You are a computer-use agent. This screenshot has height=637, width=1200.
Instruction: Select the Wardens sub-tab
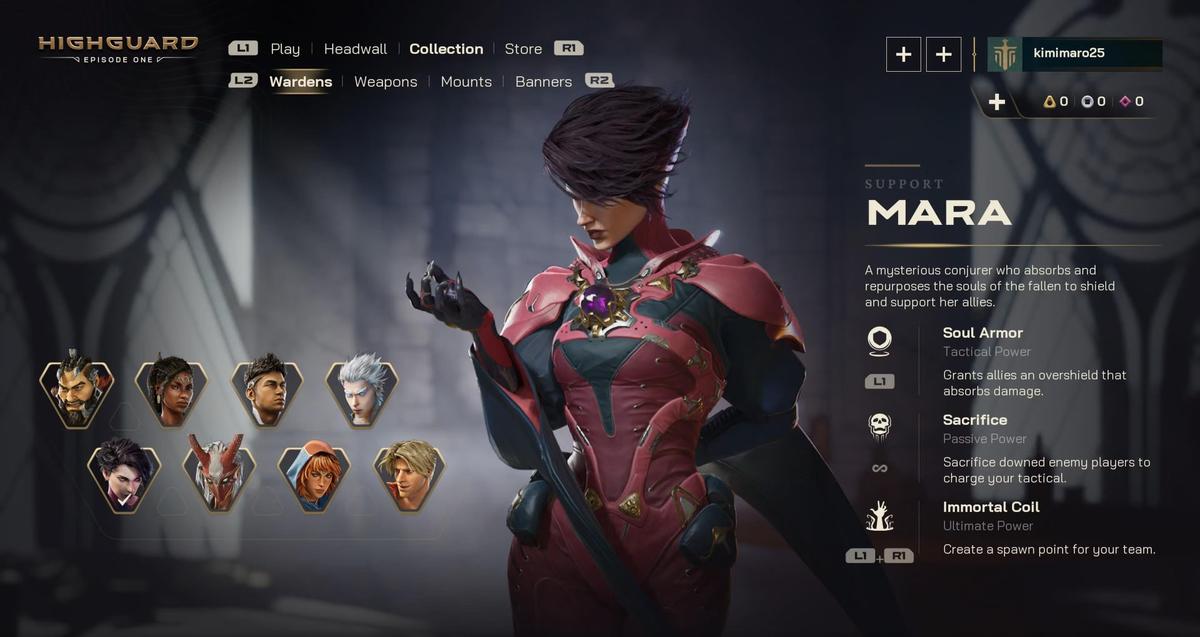click(x=300, y=82)
